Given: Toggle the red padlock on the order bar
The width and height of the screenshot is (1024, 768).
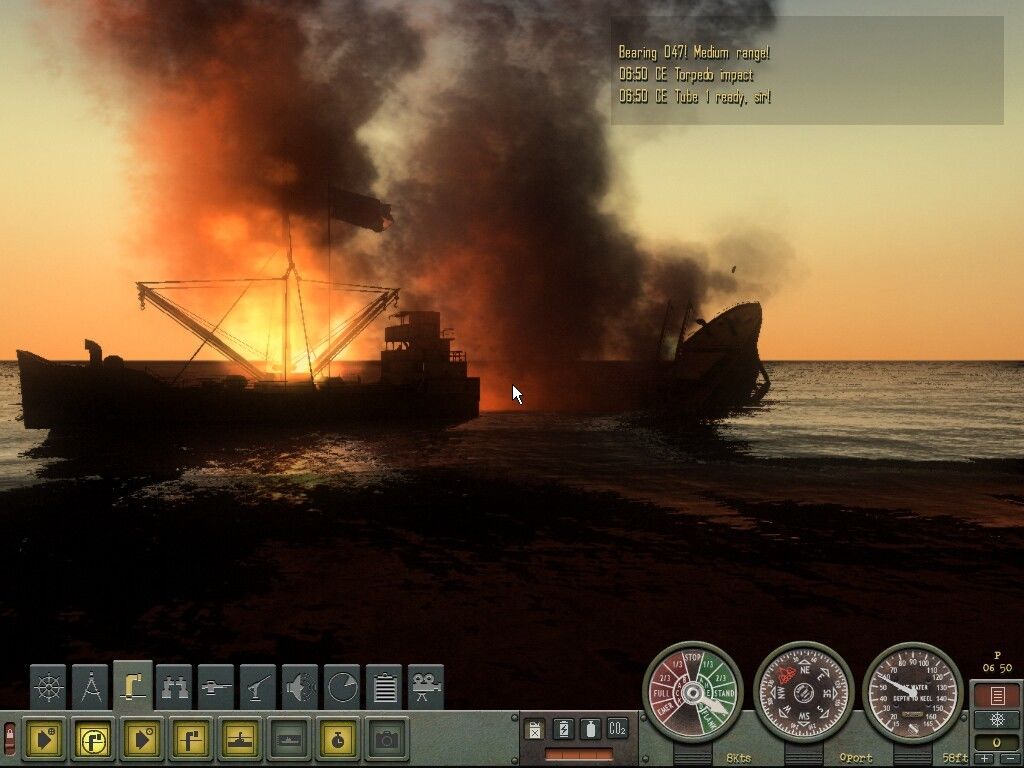Looking at the screenshot, I should (x=10, y=740).
